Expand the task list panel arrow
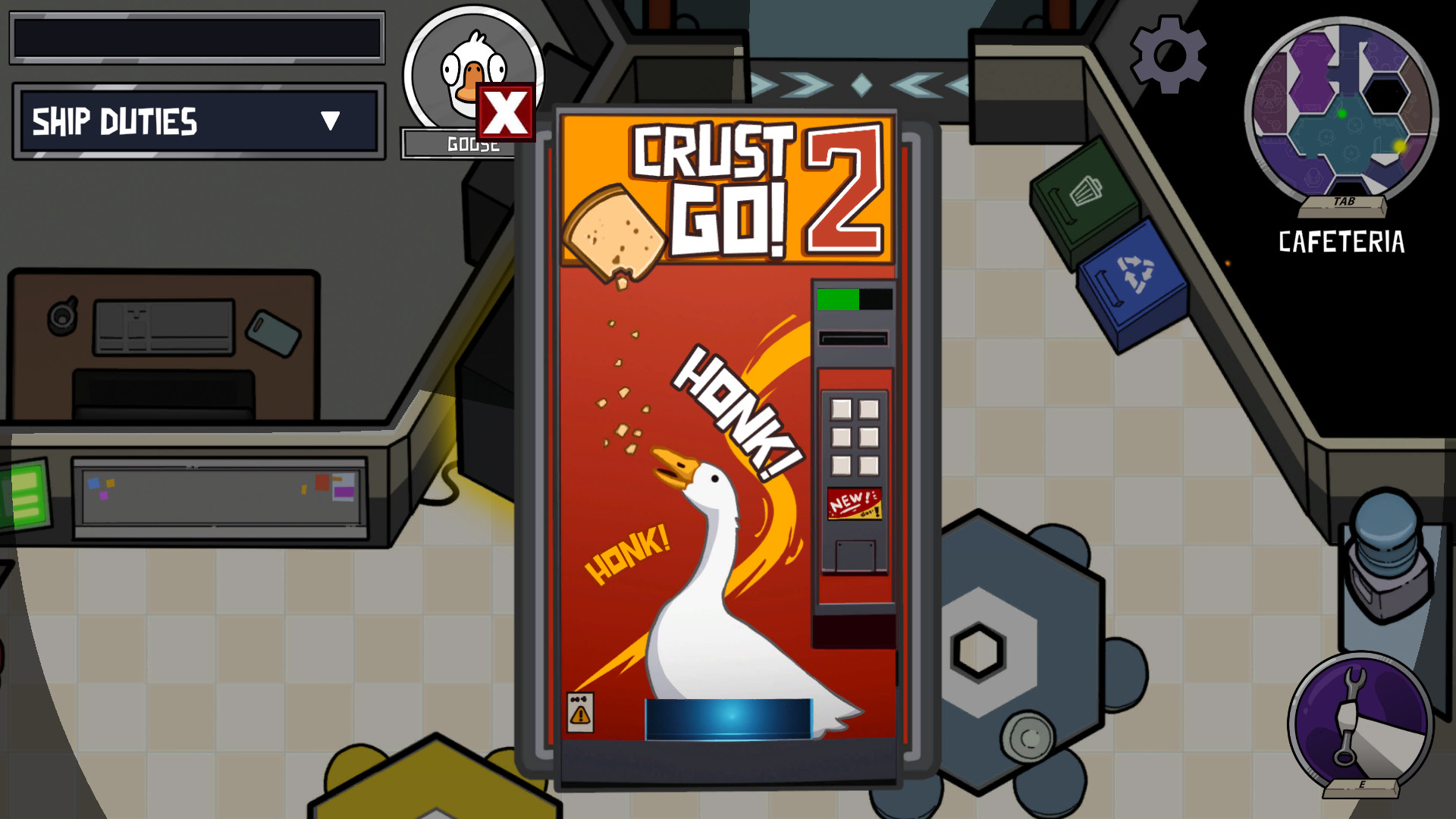Image resolution: width=1456 pixels, height=819 pixels. 329,121
